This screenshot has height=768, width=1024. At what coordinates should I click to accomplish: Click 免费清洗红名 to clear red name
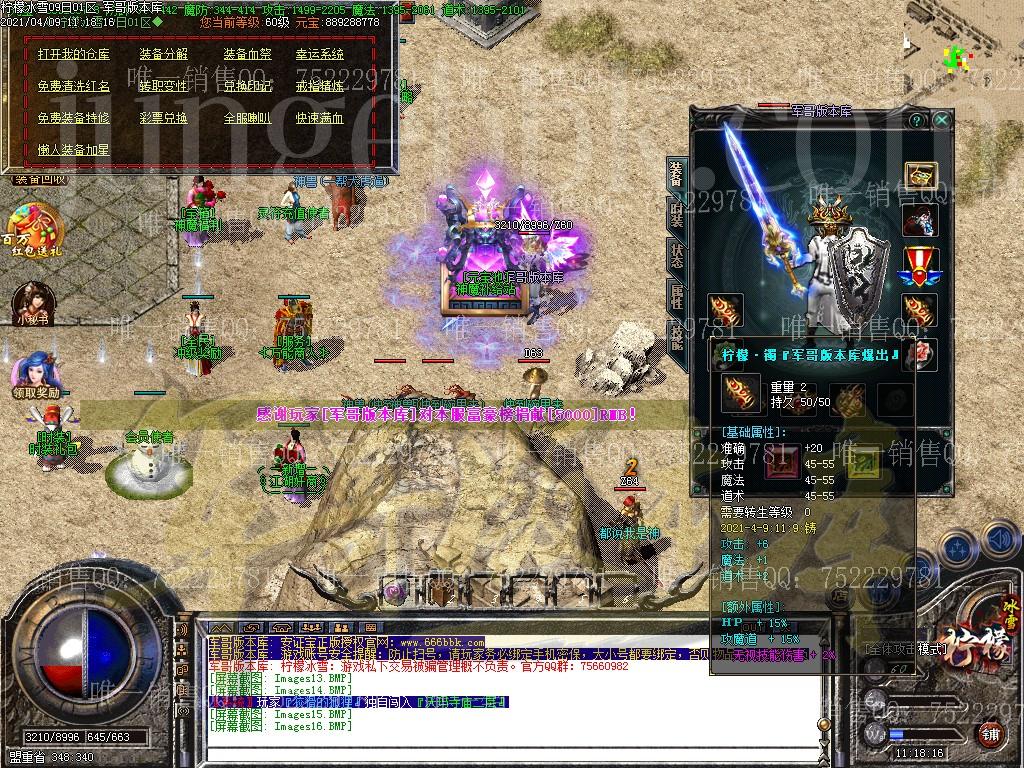(73, 86)
